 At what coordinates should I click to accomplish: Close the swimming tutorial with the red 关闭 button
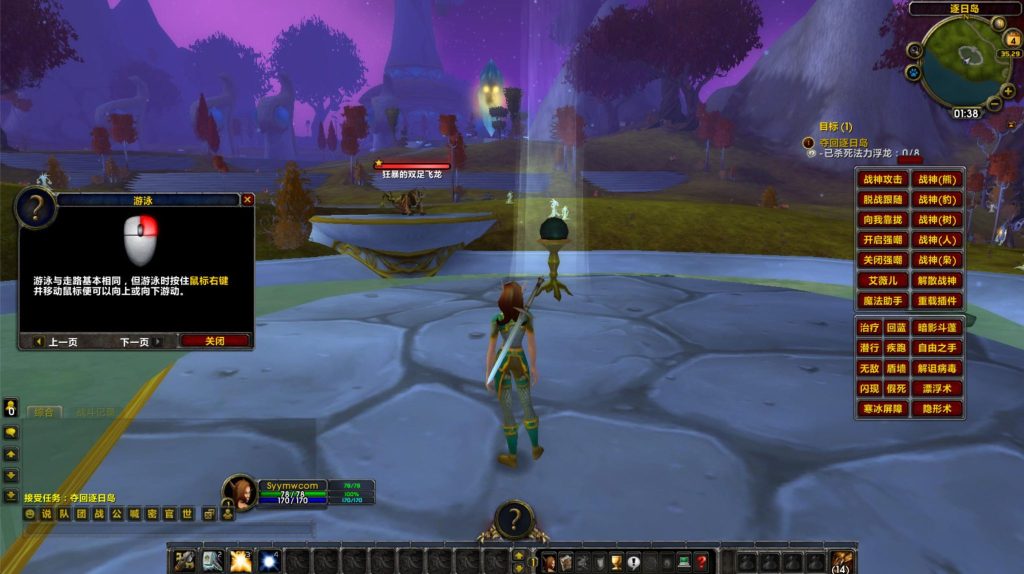pos(214,341)
